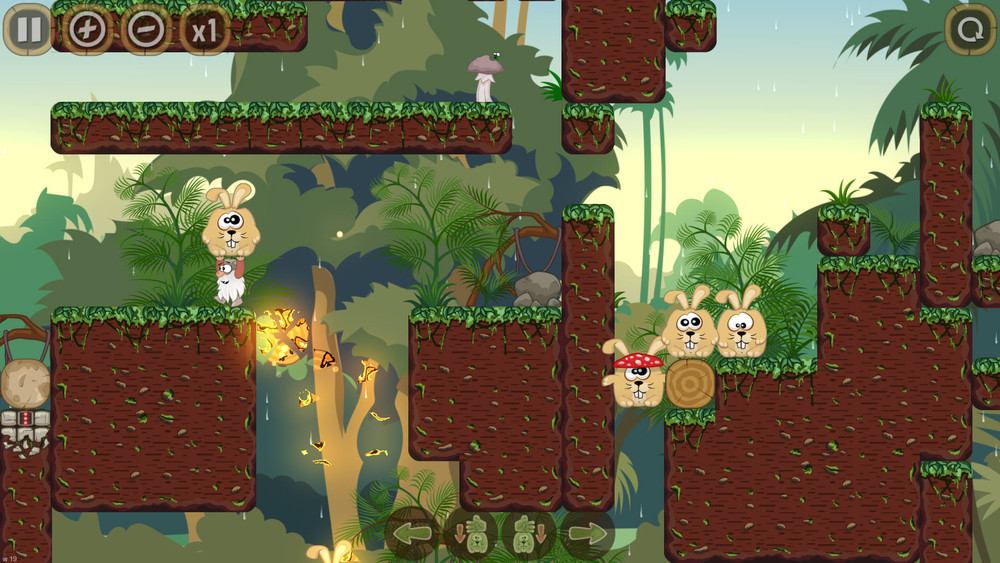Restart the level with the circular arrow
The height and width of the screenshot is (563, 1000).
pyautogui.click(x=970, y=29)
